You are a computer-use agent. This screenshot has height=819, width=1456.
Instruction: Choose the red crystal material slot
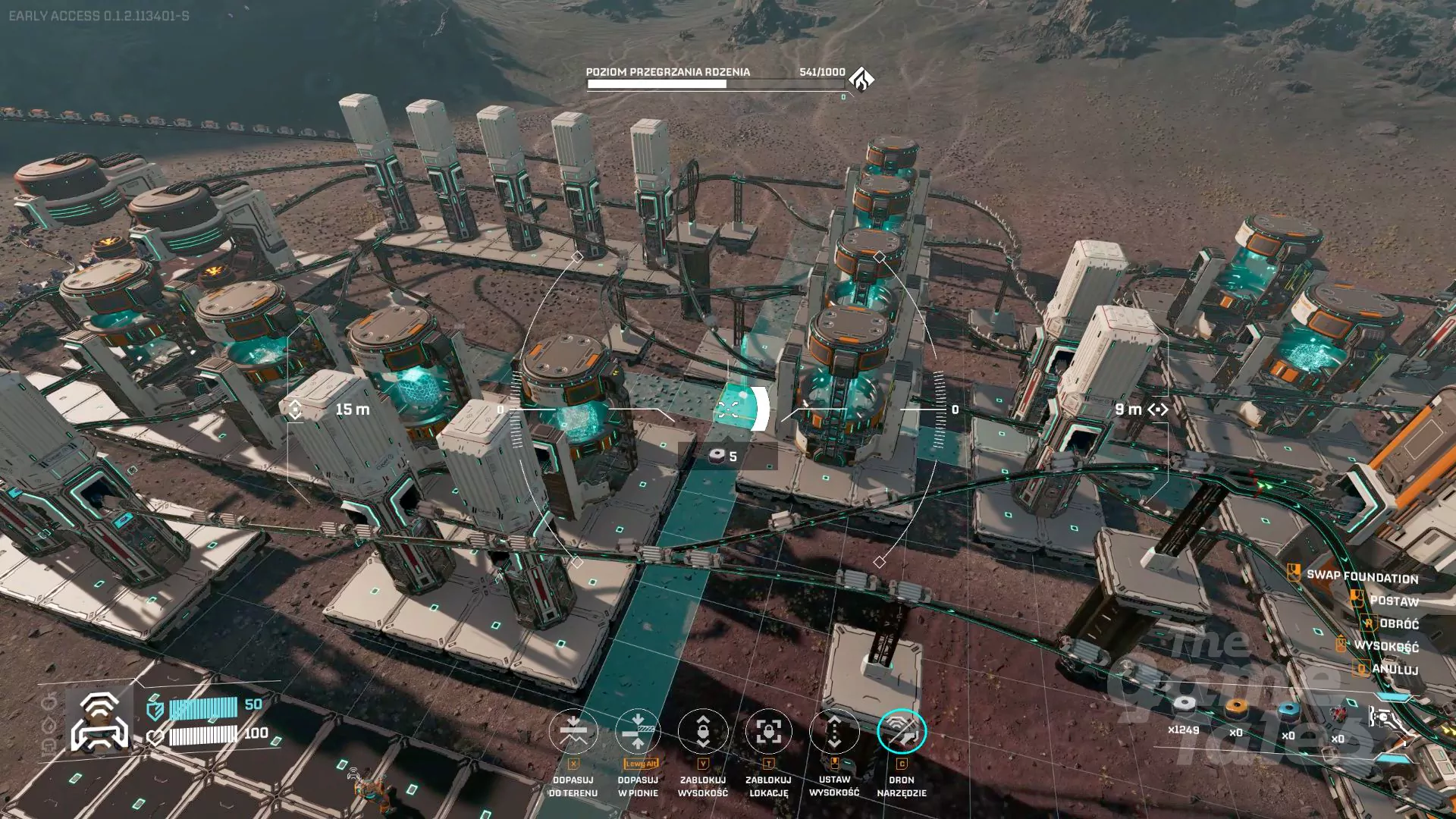pos(1338,716)
